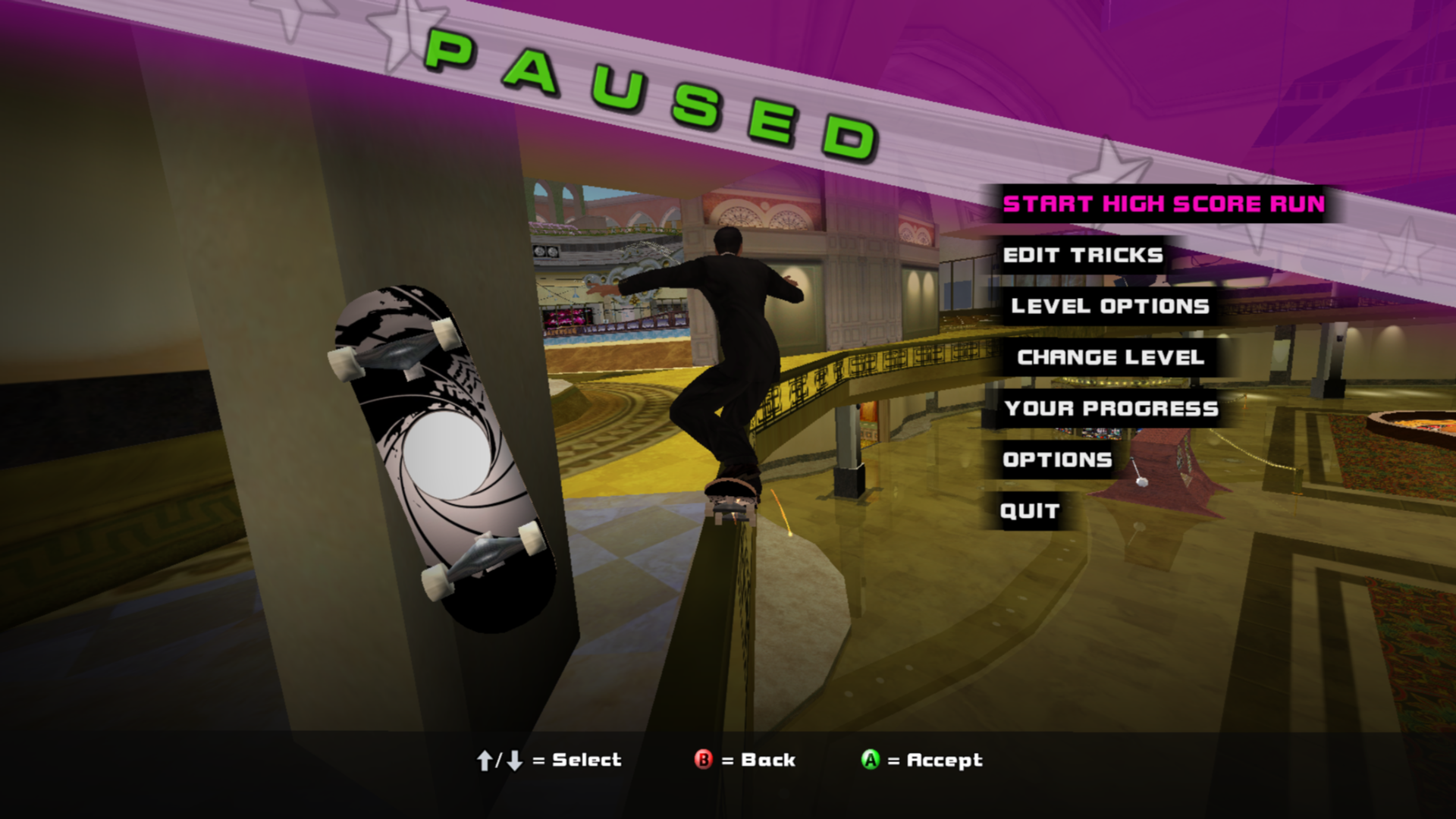Choose Level Options

pyautogui.click(x=1109, y=306)
